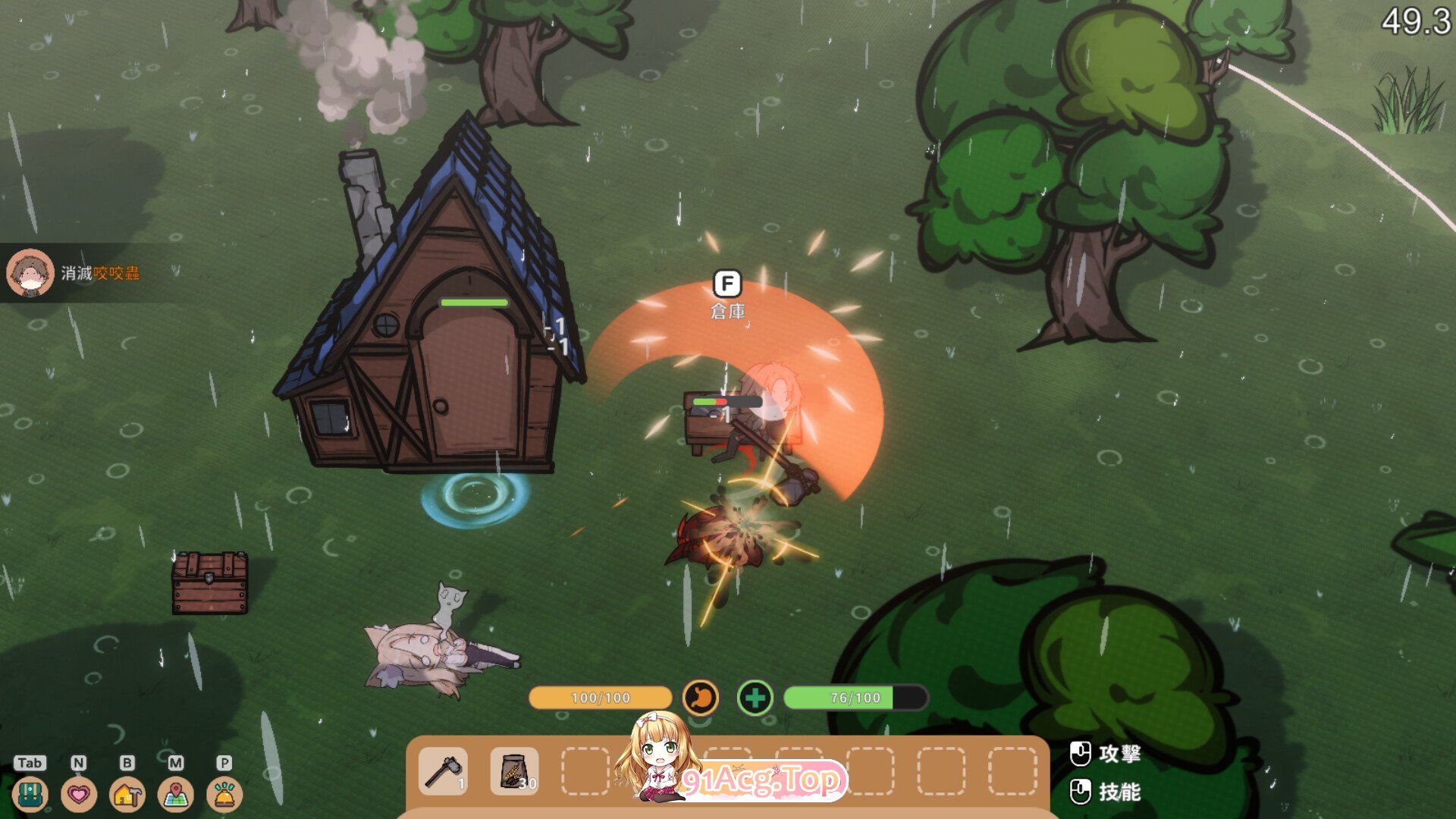Click the golden service bell icon
The image size is (1456, 819).
[224, 795]
